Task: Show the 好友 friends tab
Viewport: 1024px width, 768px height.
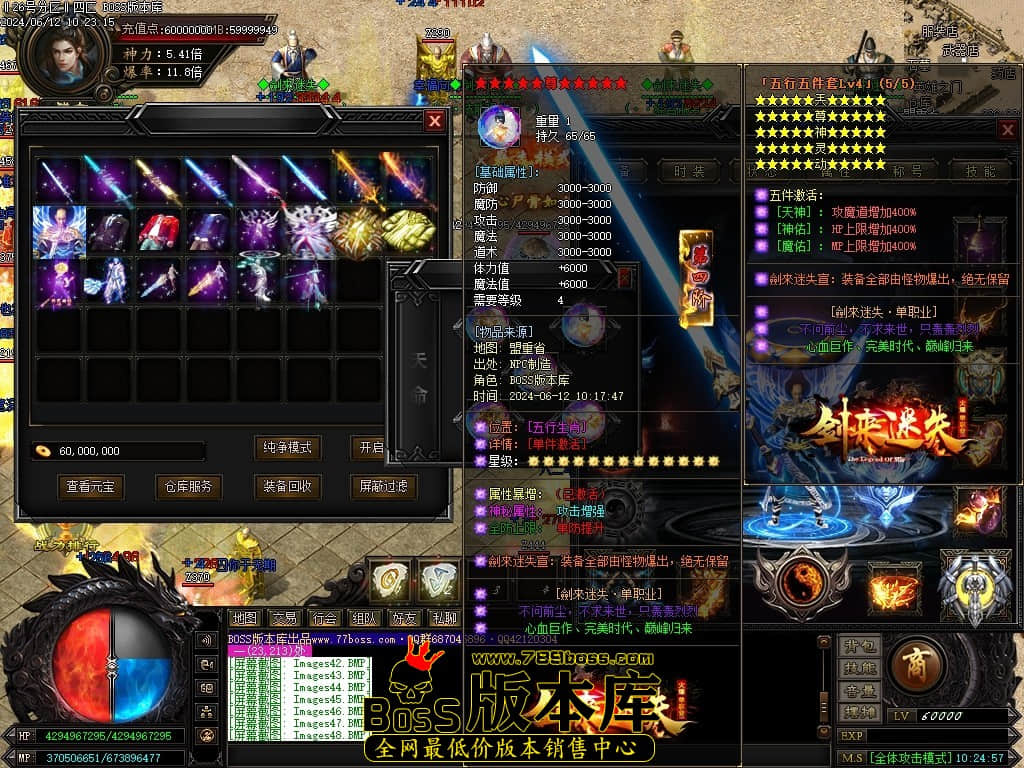Action: (404, 619)
